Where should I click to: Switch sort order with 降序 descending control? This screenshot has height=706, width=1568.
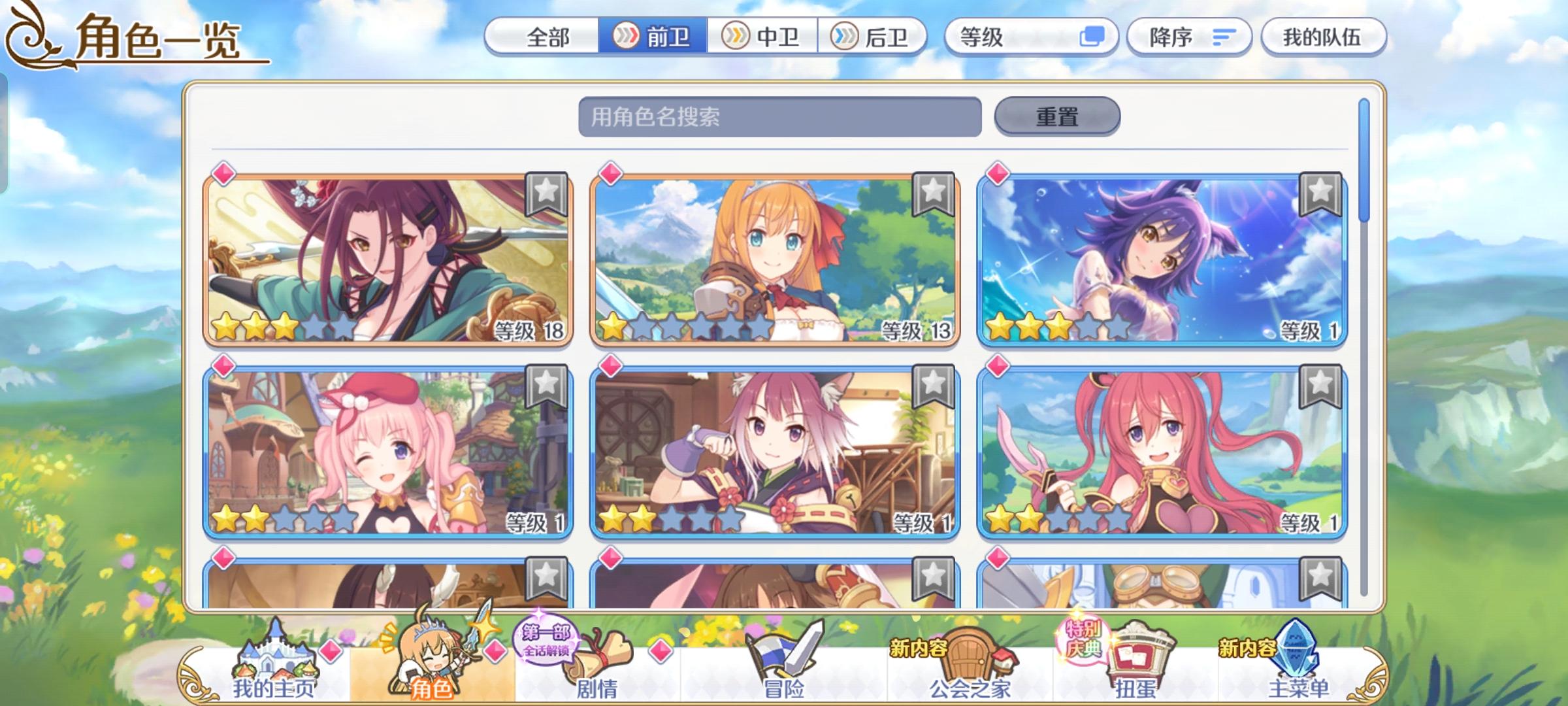(x=1189, y=38)
